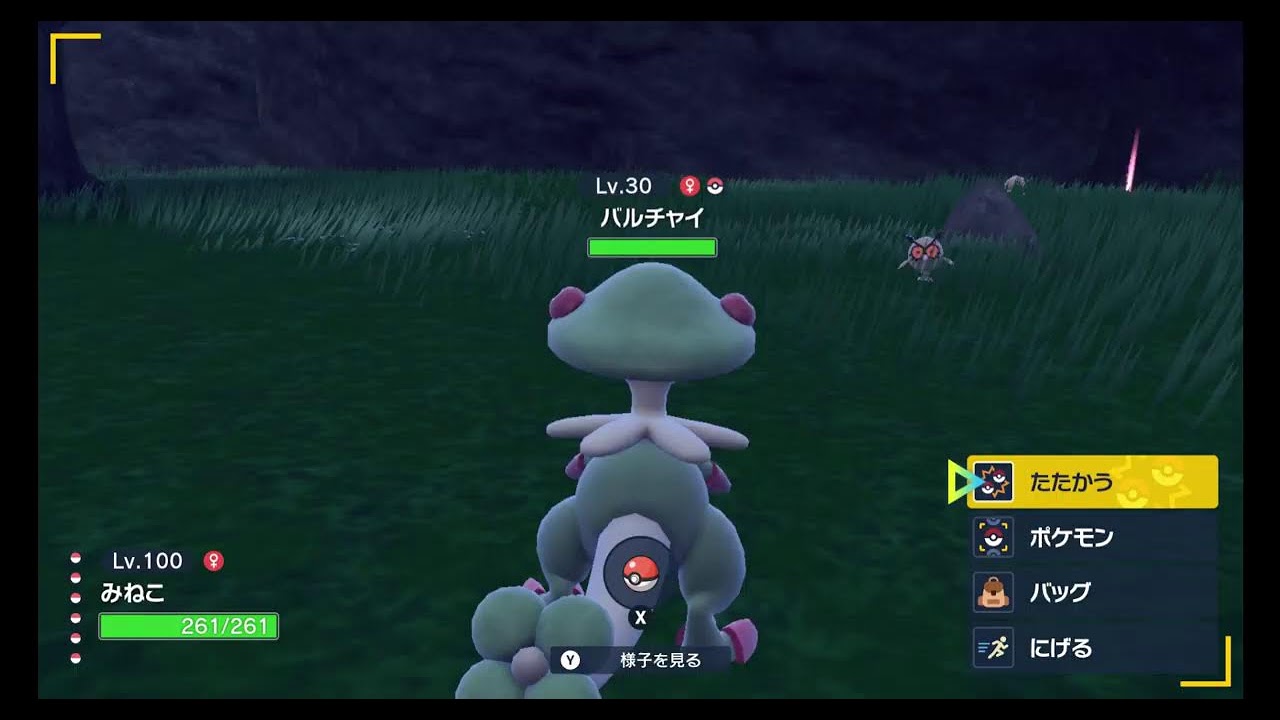Select たたかう (Fight) battle option
This screenshot has height=720, width=1280.
point(1092,482)
